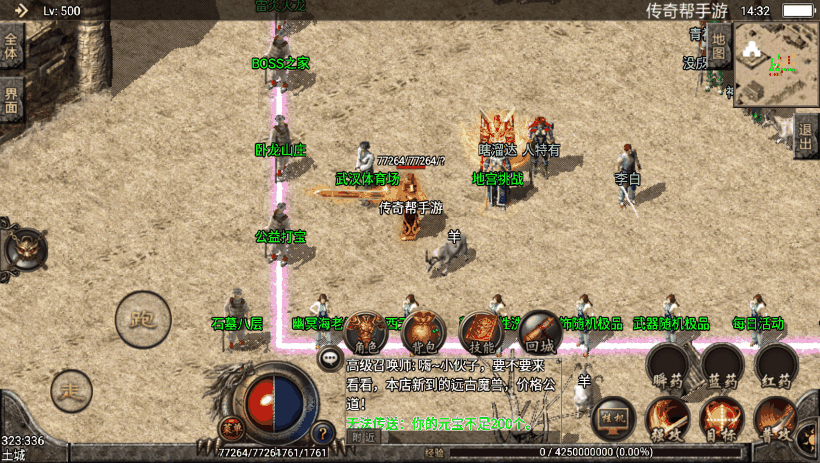Use the 回城 return-to-town scroll
The height and width of the screenshot is (463, 820).
(540, 330)
